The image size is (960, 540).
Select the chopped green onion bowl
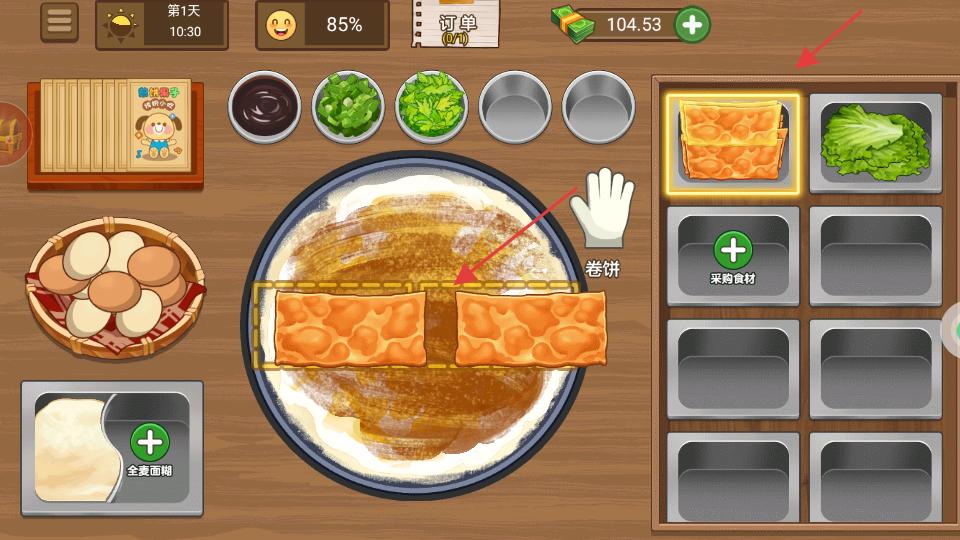[x=349, y=104]
